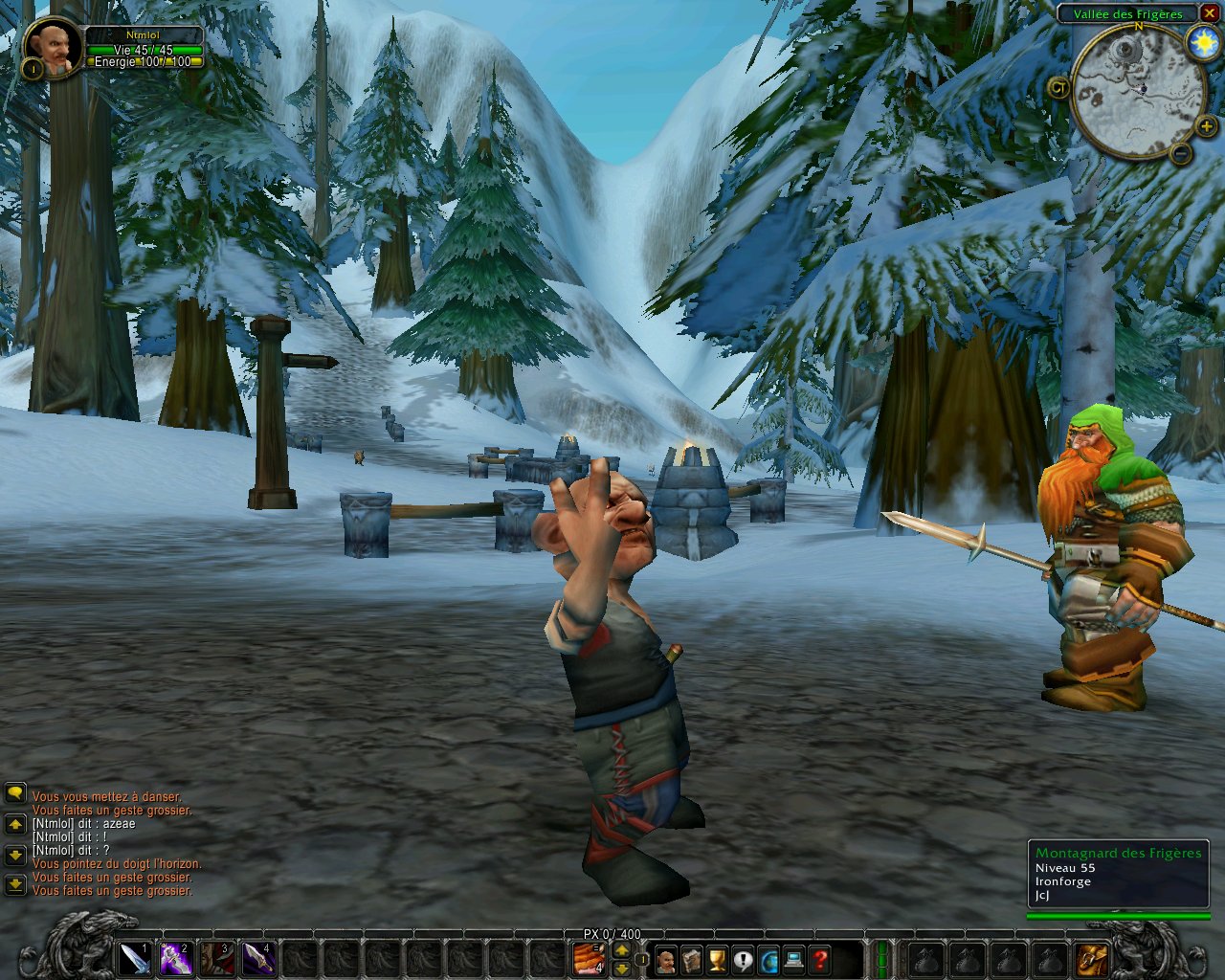Viewport: 1225px width, 980px height.
Task: Click the Ntmlol player portrait
Action: (x=52, y=46)
